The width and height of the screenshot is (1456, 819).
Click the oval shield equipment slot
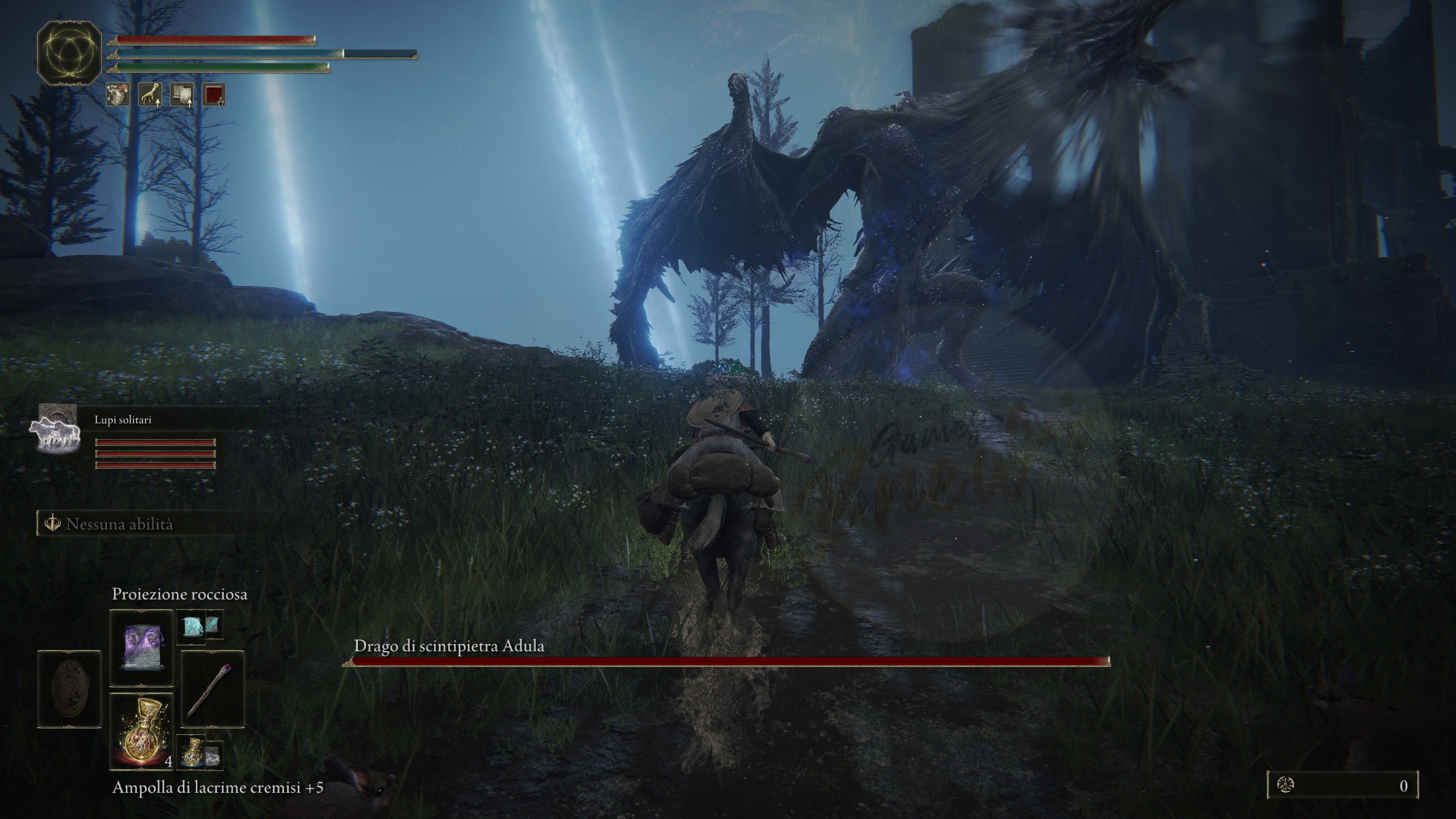tap(69, 689)
